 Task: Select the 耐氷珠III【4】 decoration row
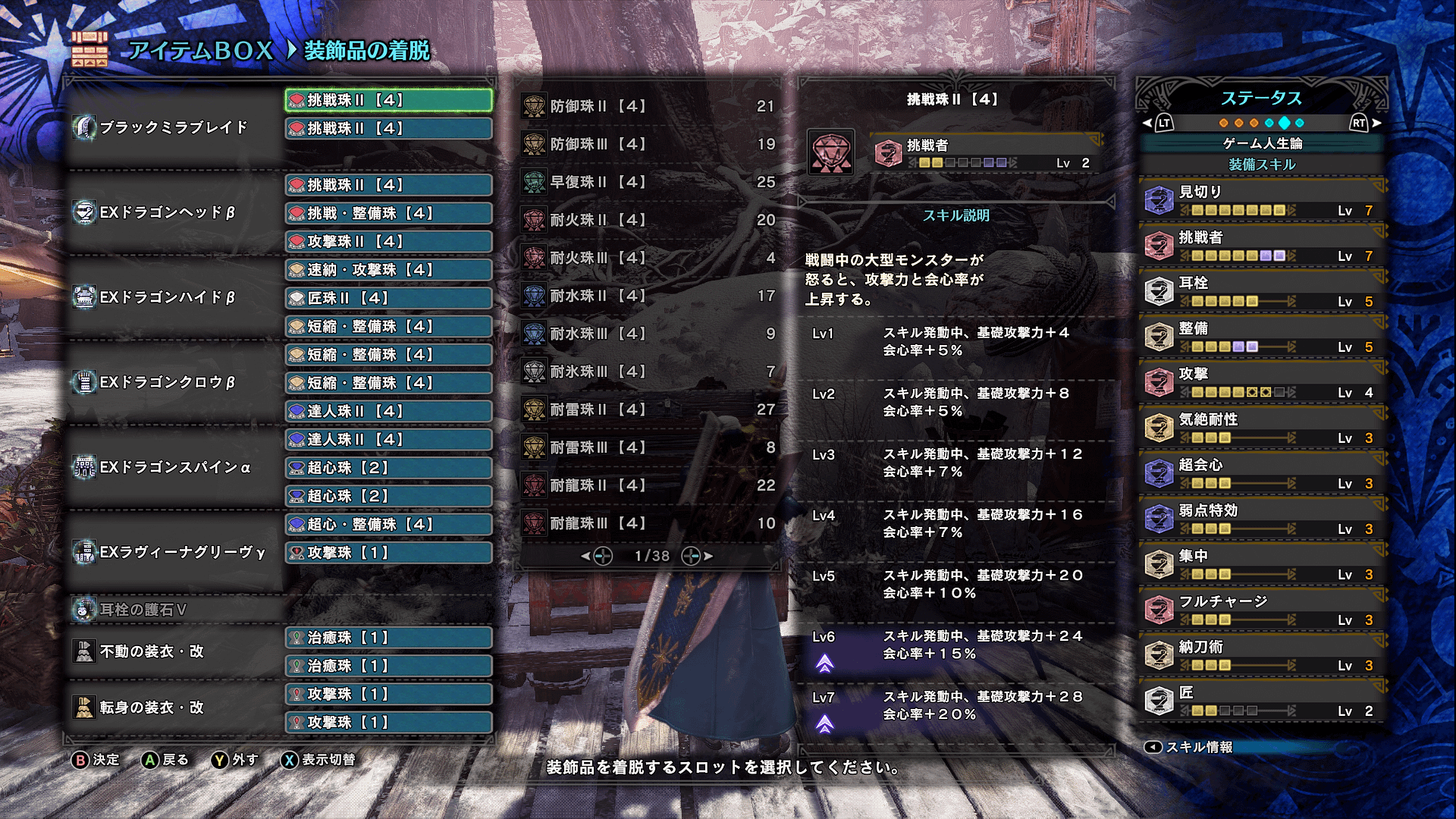649,372
